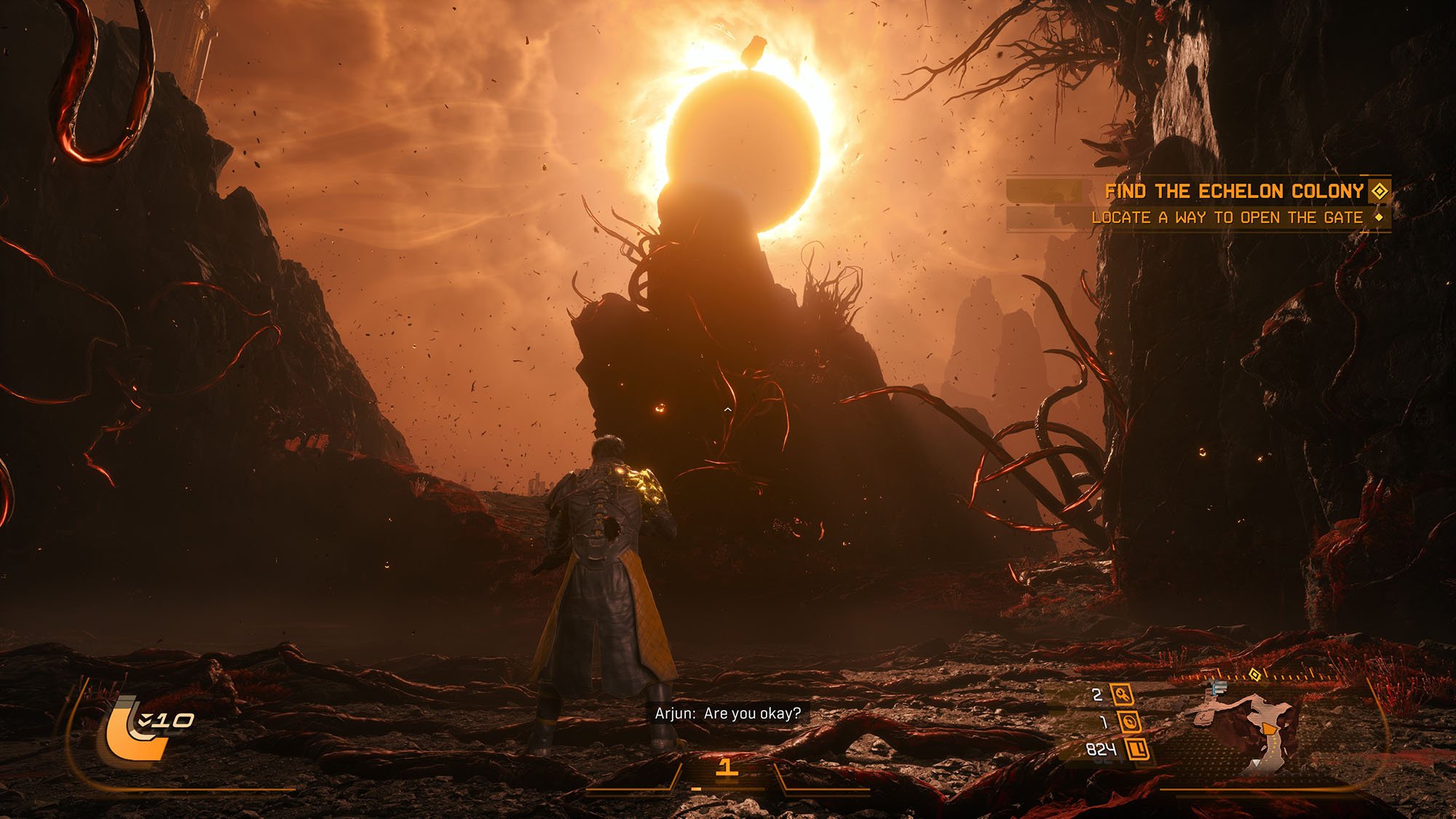
Task: Select the yellow diamond objective marker on the compass
Action: [x=1254, y=673]
